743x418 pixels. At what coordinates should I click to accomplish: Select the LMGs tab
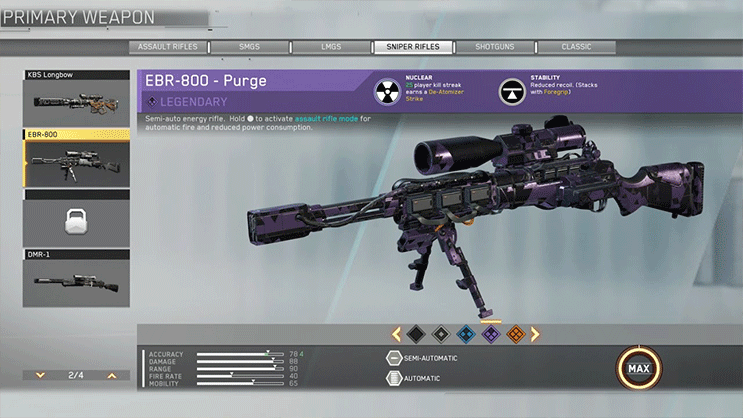(x=331, y=47)
